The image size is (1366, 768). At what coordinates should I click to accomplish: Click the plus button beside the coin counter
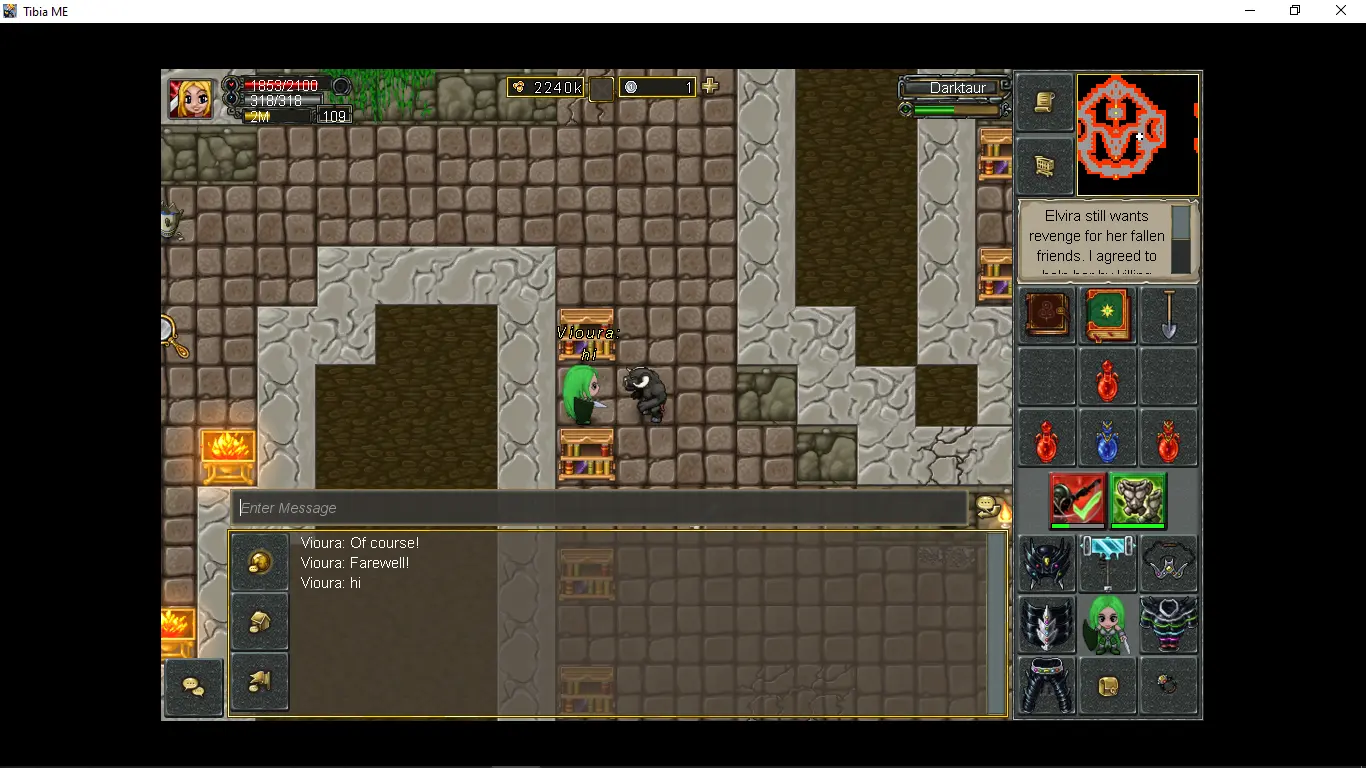[x=710, y=87]
